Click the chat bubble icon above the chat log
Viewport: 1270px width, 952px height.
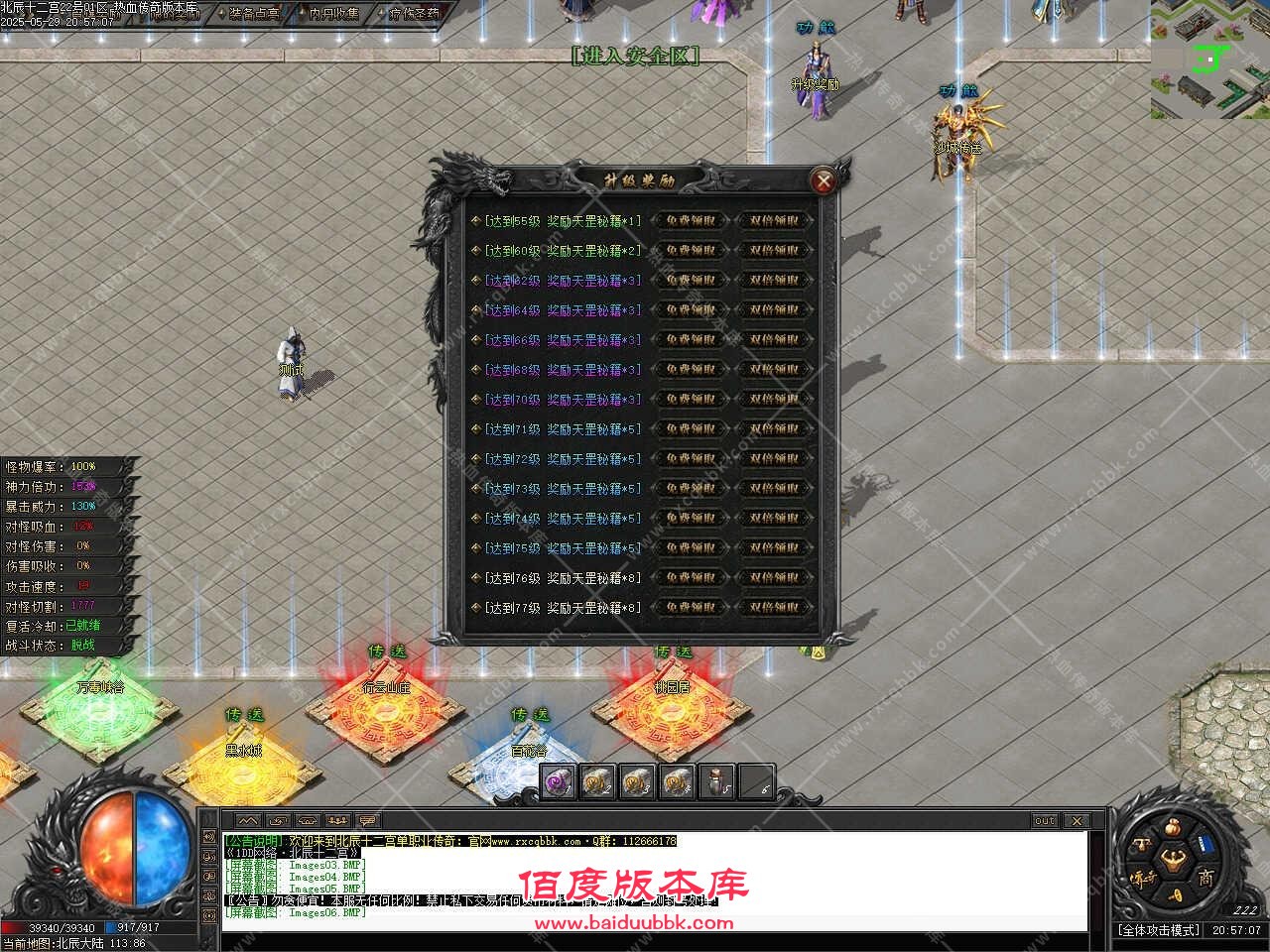click(x=367, y=821)
